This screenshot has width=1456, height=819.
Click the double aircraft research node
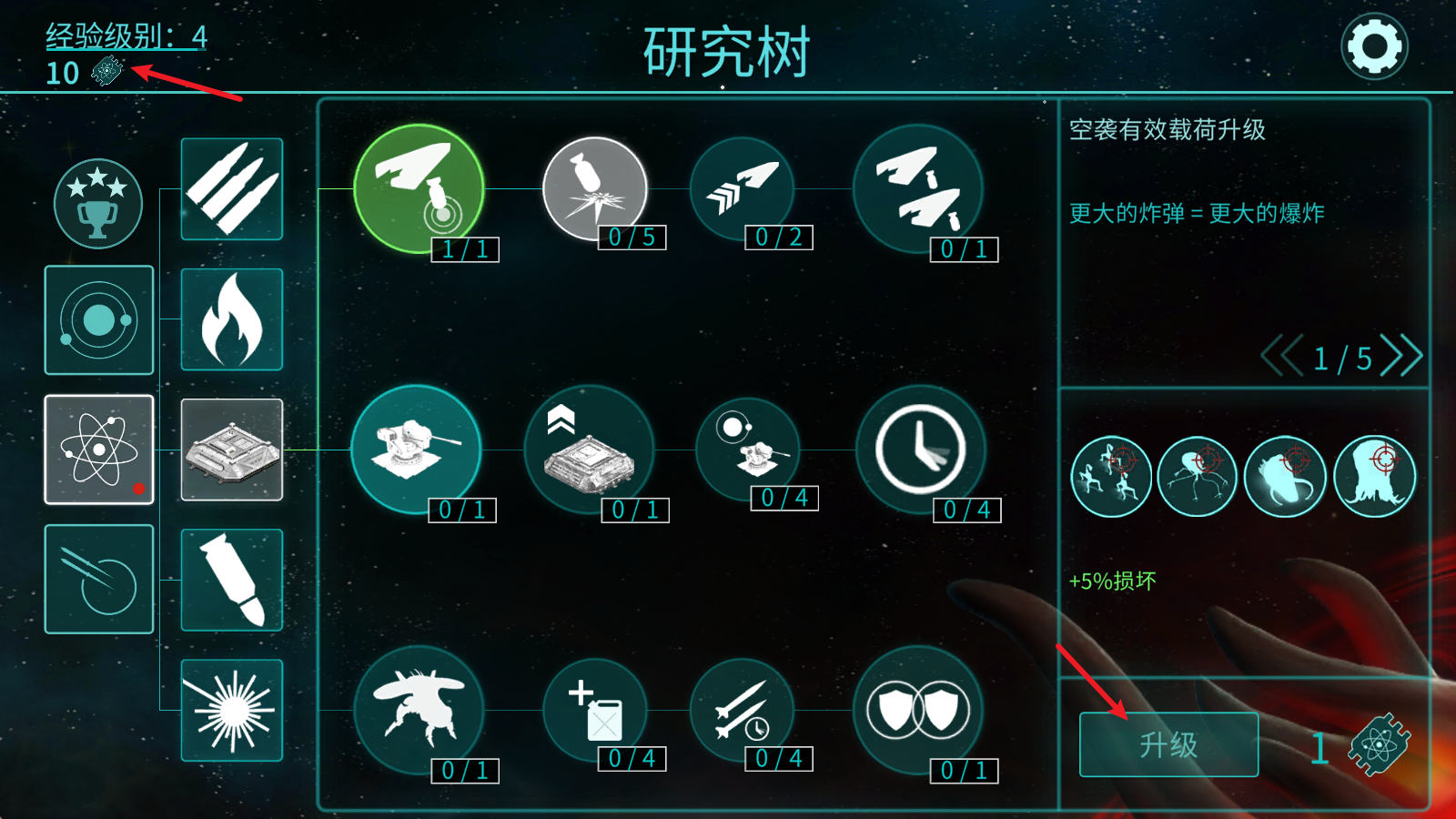(x=919, y=188)
